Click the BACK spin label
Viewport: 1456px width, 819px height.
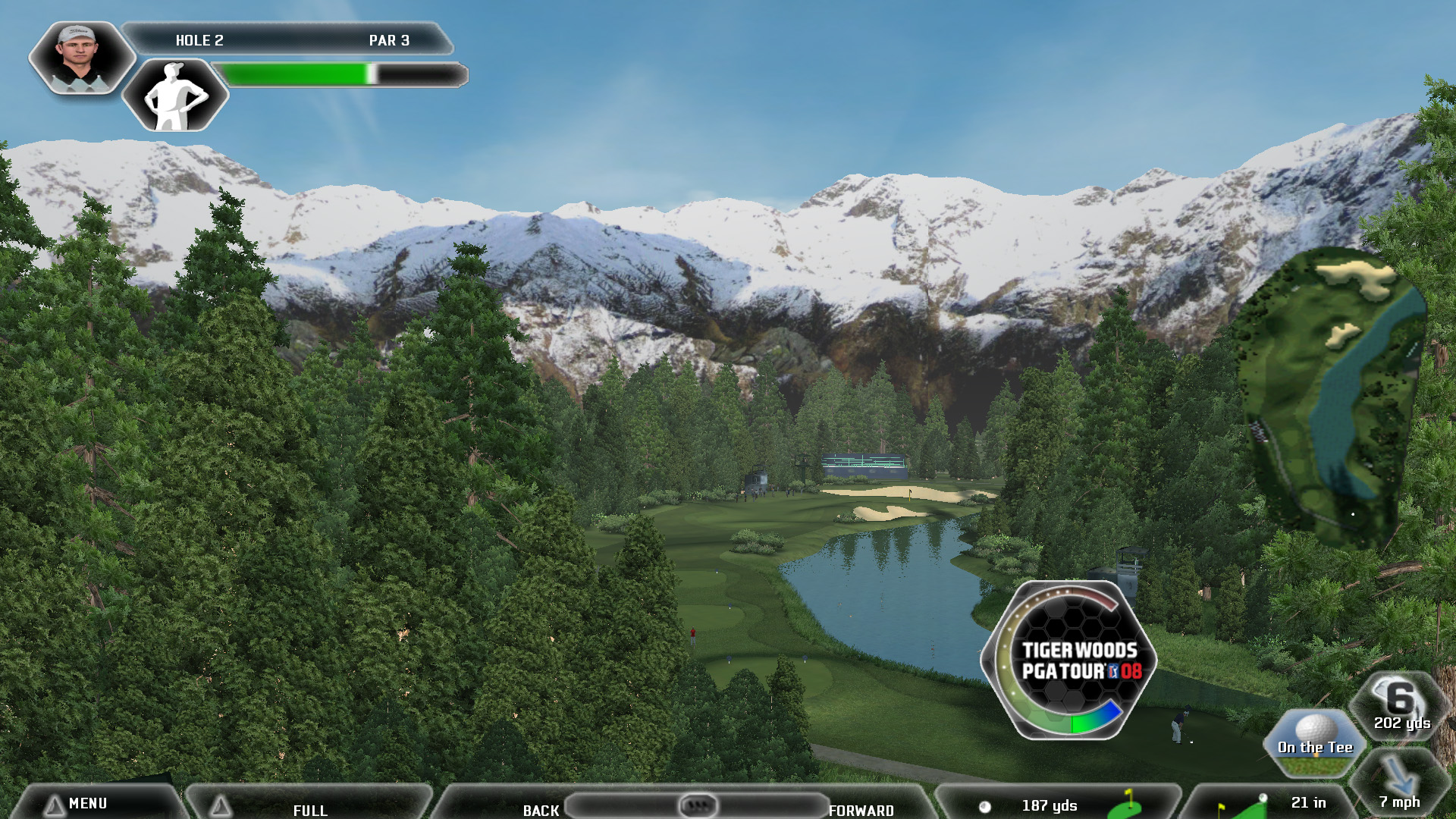(541, 810)
